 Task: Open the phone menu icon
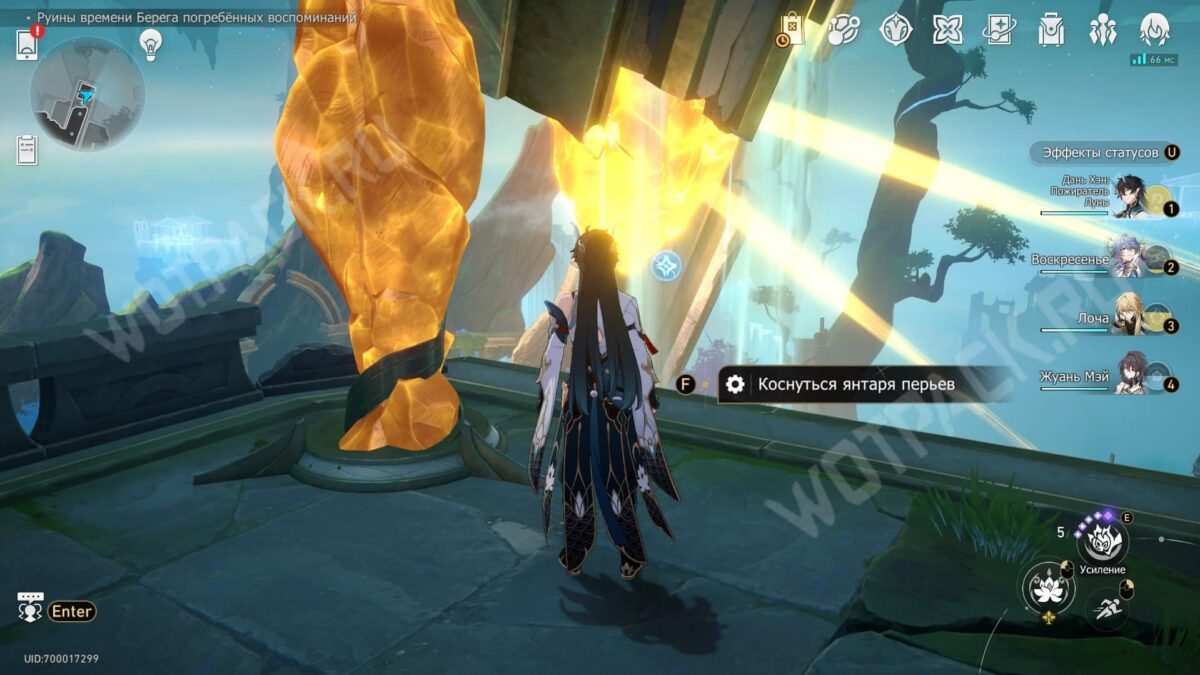click(27, 44)
